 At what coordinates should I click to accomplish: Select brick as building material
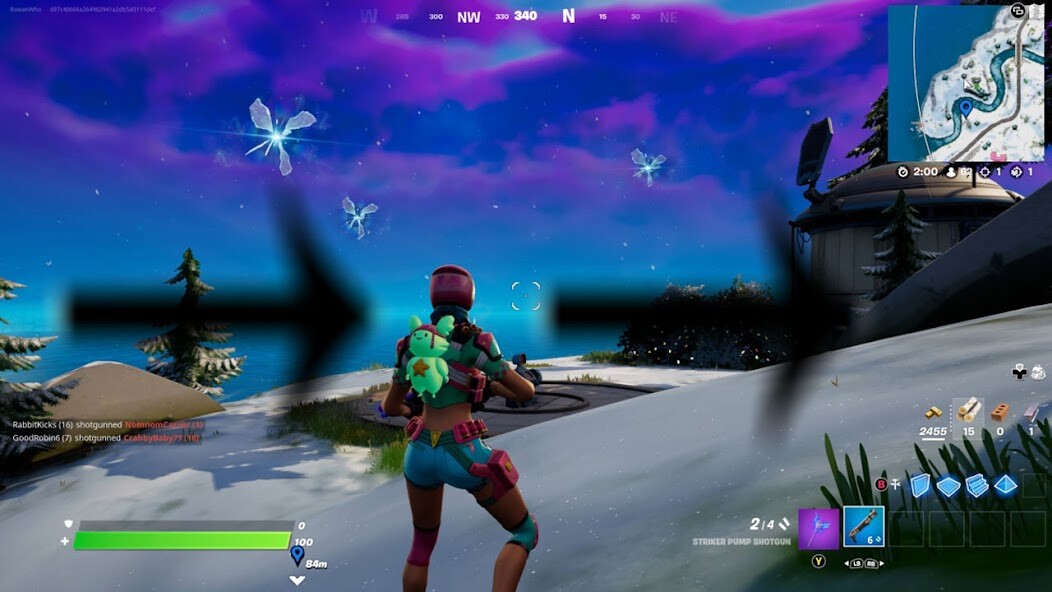click(x=999, y=411)
